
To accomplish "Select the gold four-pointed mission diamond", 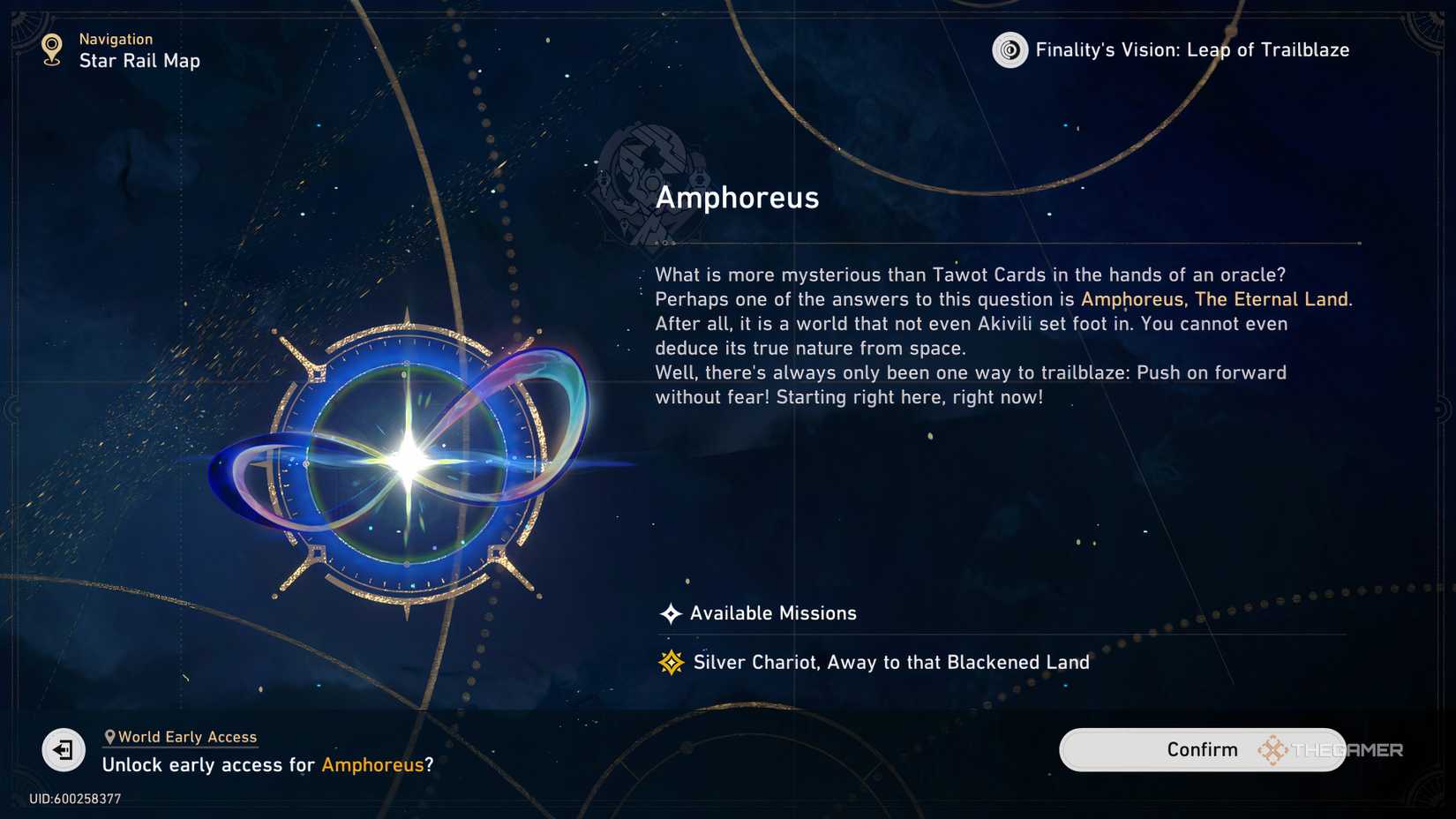I will point(671,661).
